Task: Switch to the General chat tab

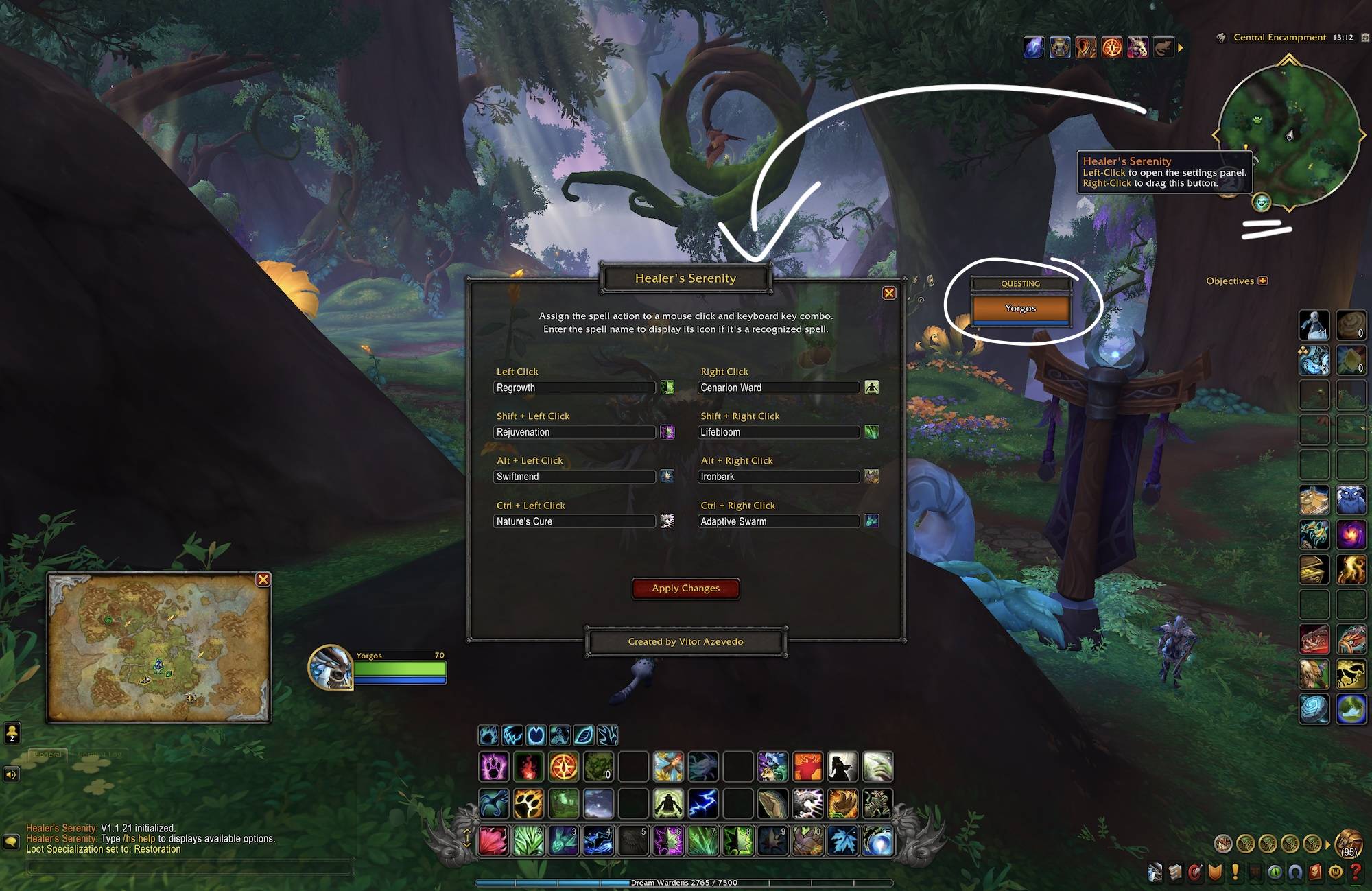Action: coord(48,753)
